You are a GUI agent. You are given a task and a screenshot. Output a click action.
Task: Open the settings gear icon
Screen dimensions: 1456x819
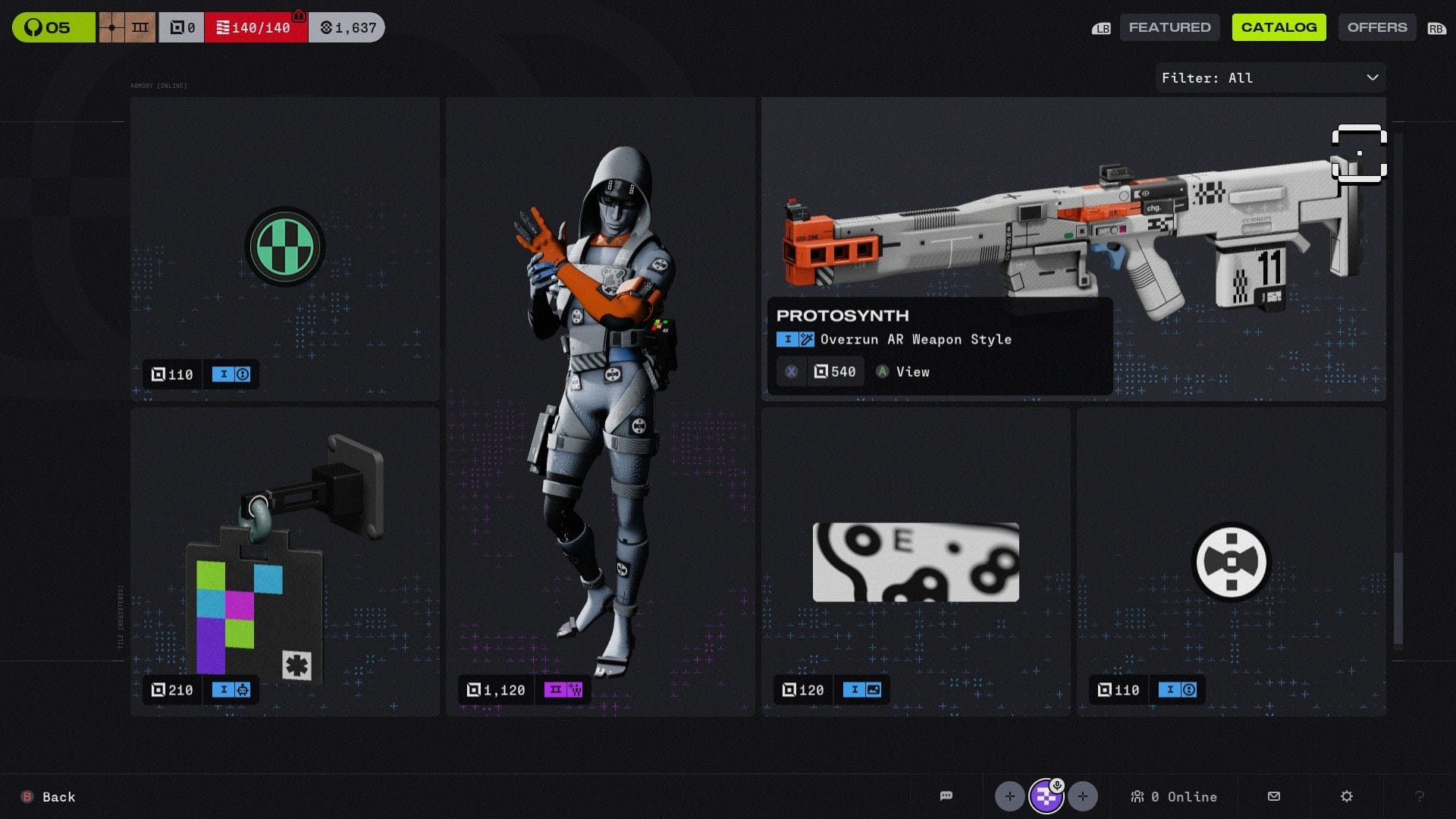click(x=1347, y=796)
